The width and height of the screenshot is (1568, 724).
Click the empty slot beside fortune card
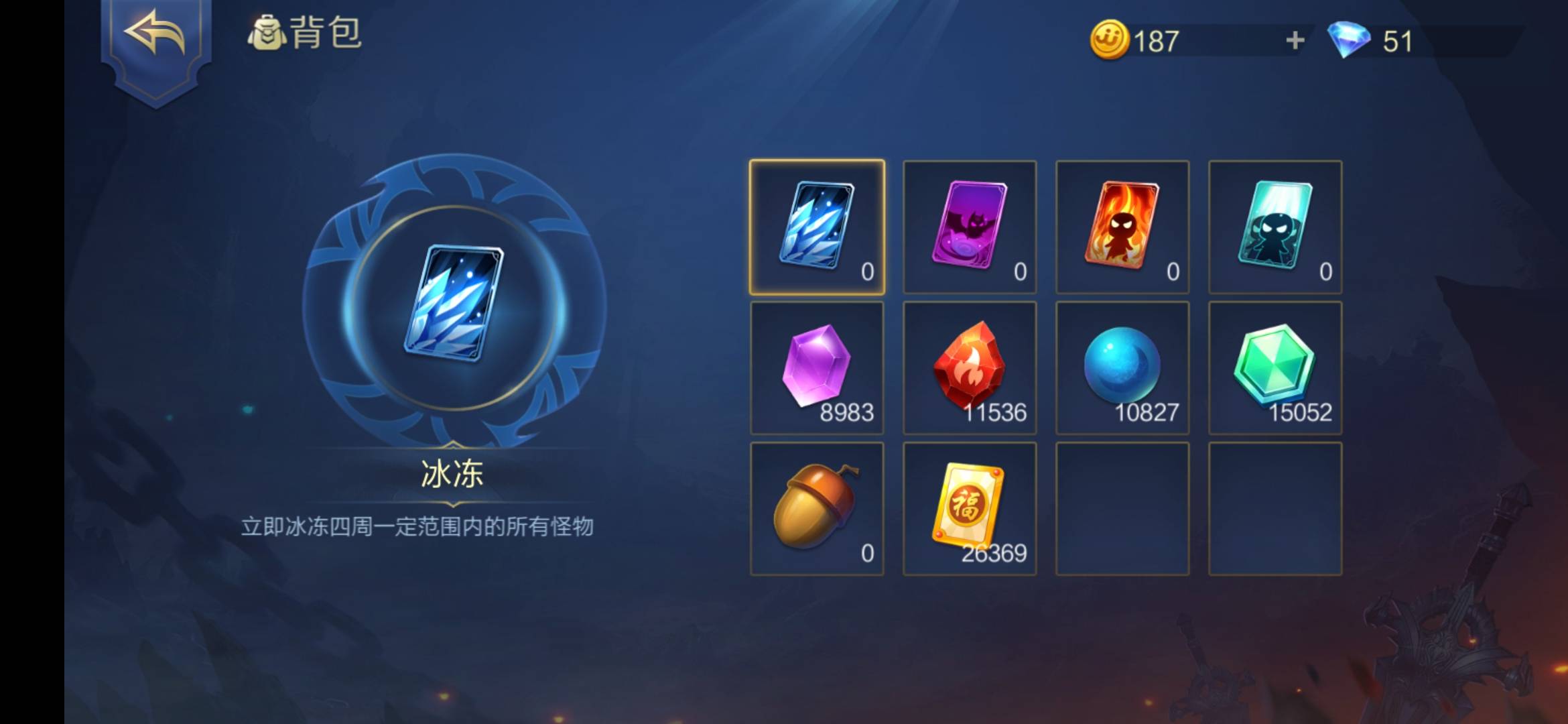coord(1122,507)
